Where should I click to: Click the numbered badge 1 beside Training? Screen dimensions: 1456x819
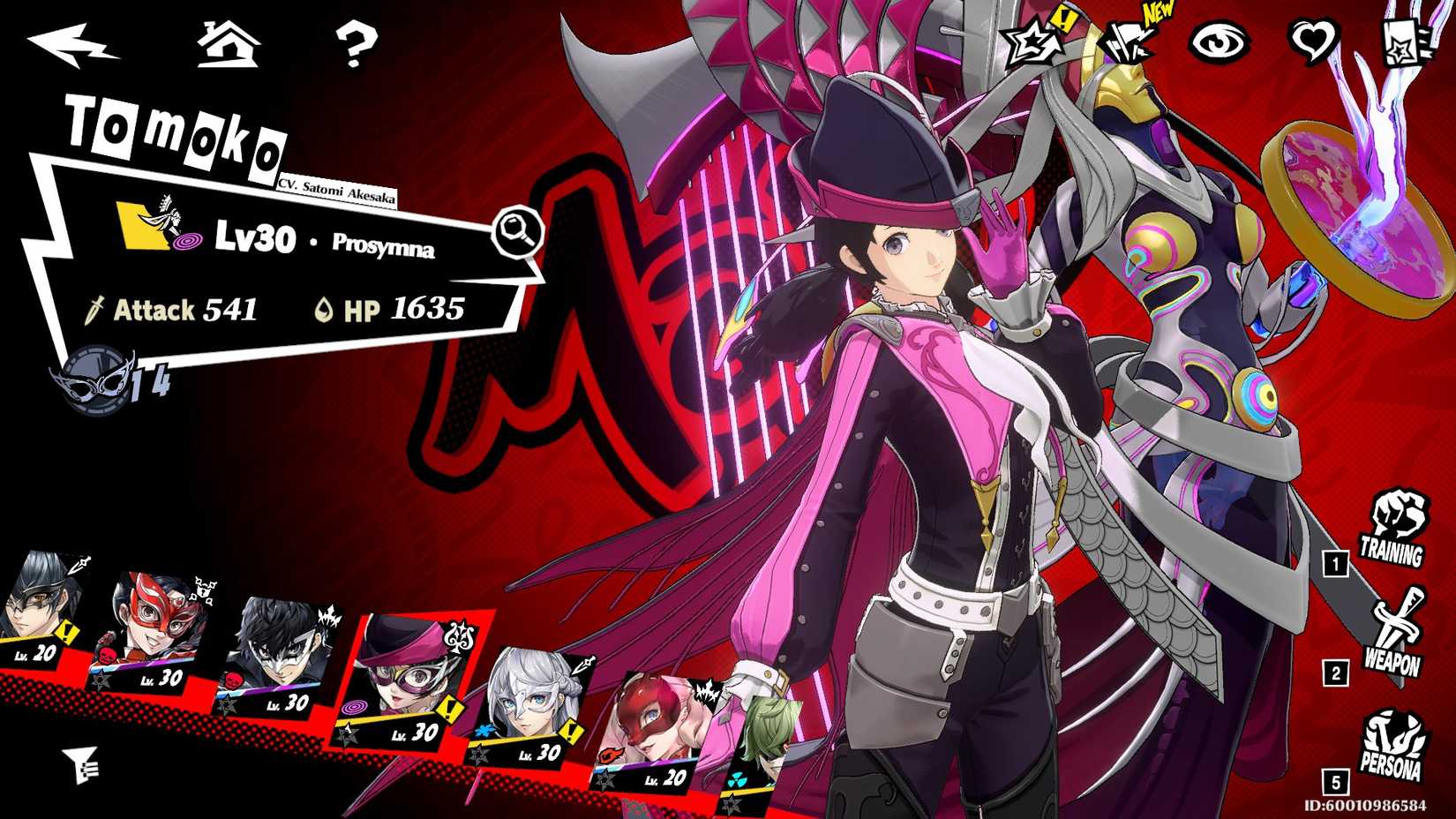click(1334, 562)
